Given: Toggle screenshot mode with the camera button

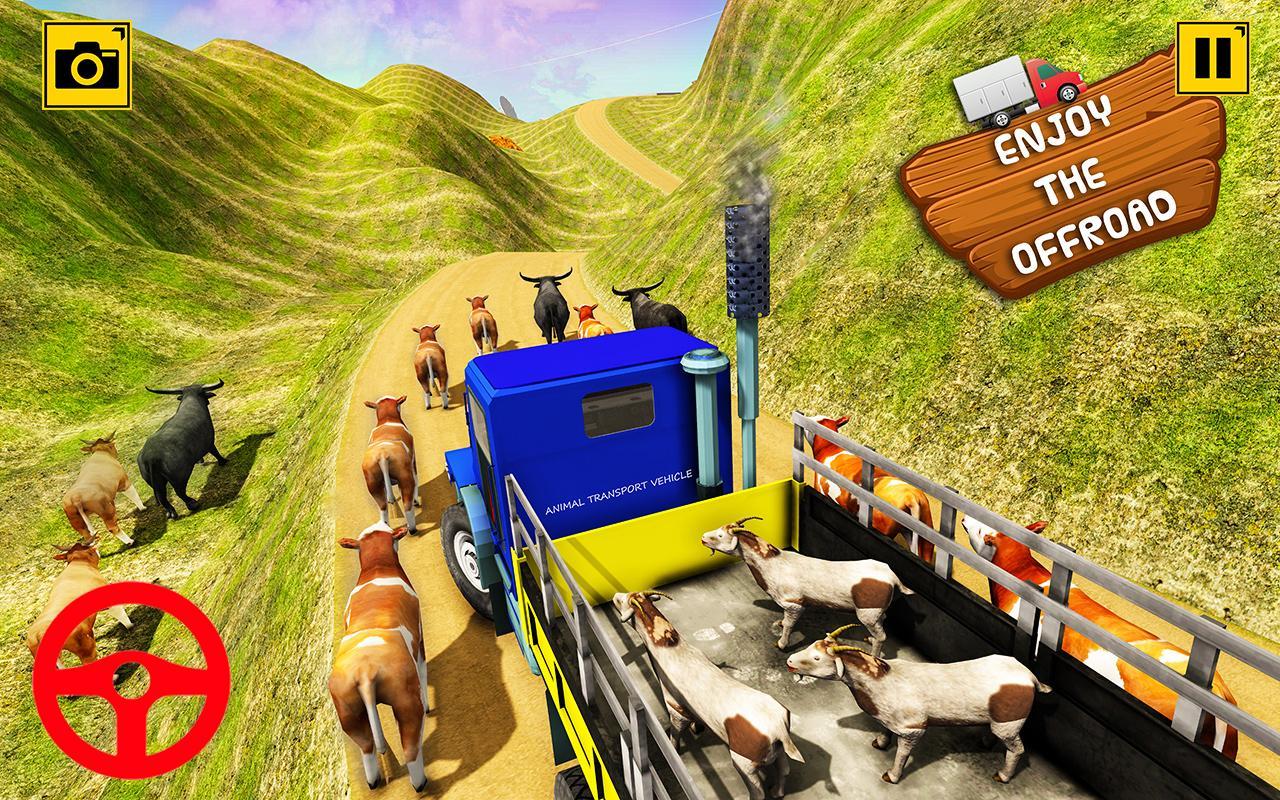Looking at the screenshot, I should [x=84, y=63].
